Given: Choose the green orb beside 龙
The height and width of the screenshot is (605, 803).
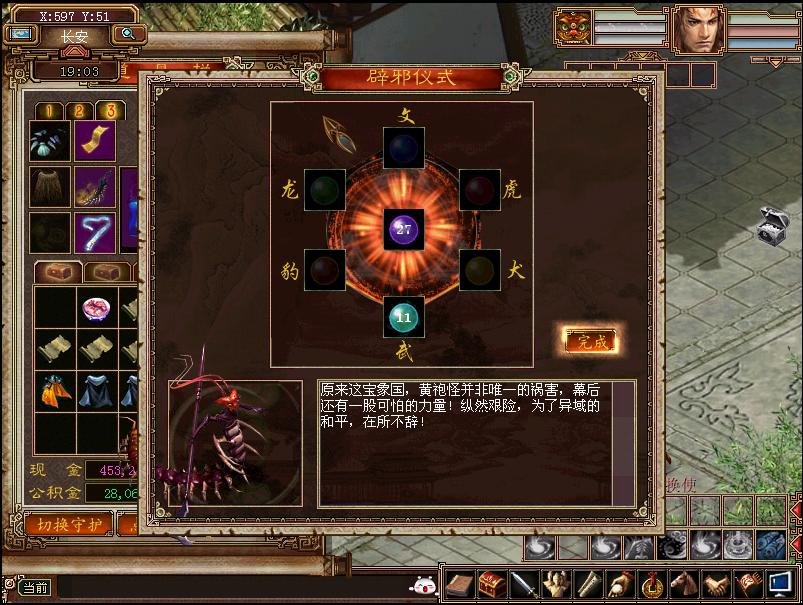Looking at the screenshot, I should pos(325,189).
